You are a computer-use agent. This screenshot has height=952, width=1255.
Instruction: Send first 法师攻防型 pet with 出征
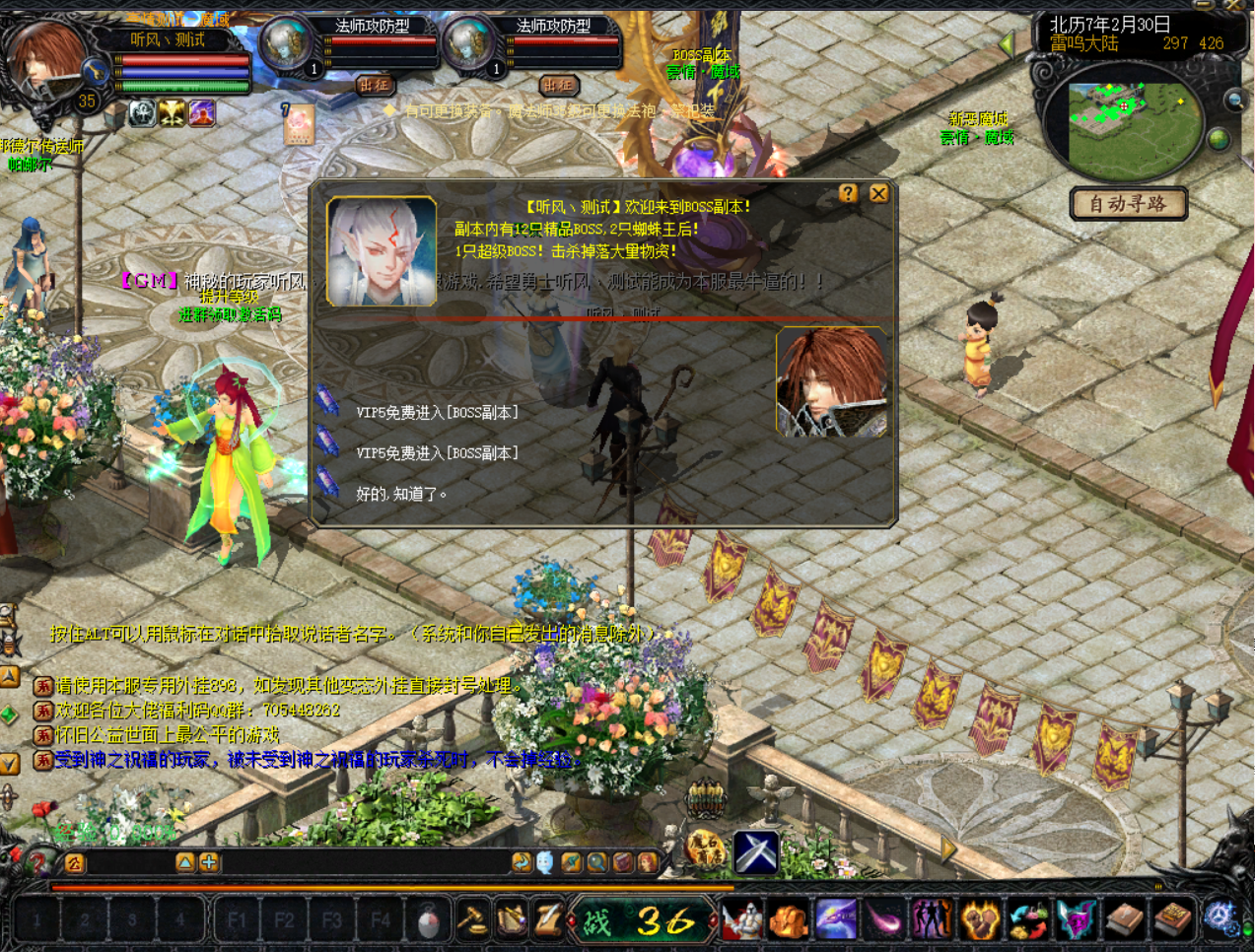pos(375,86)
